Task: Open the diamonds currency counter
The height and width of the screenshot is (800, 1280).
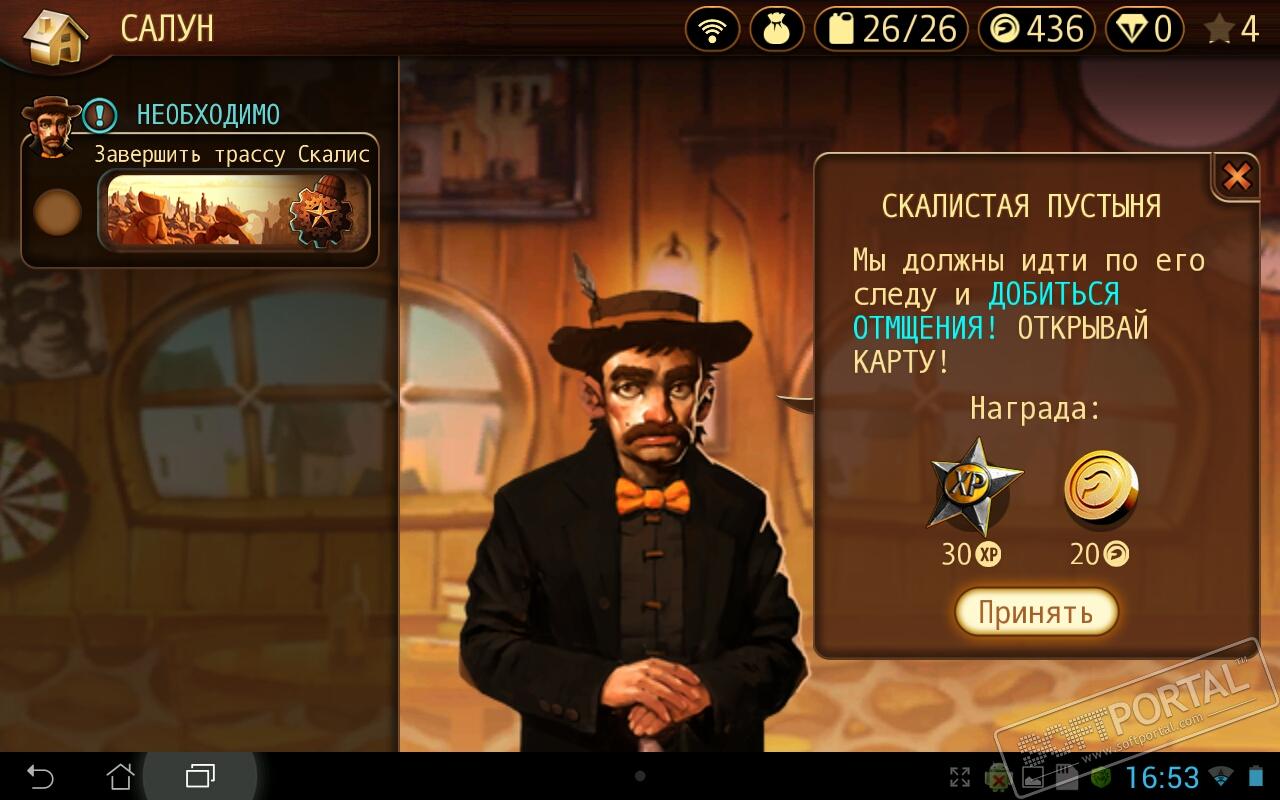Action: pos(1145,29)
